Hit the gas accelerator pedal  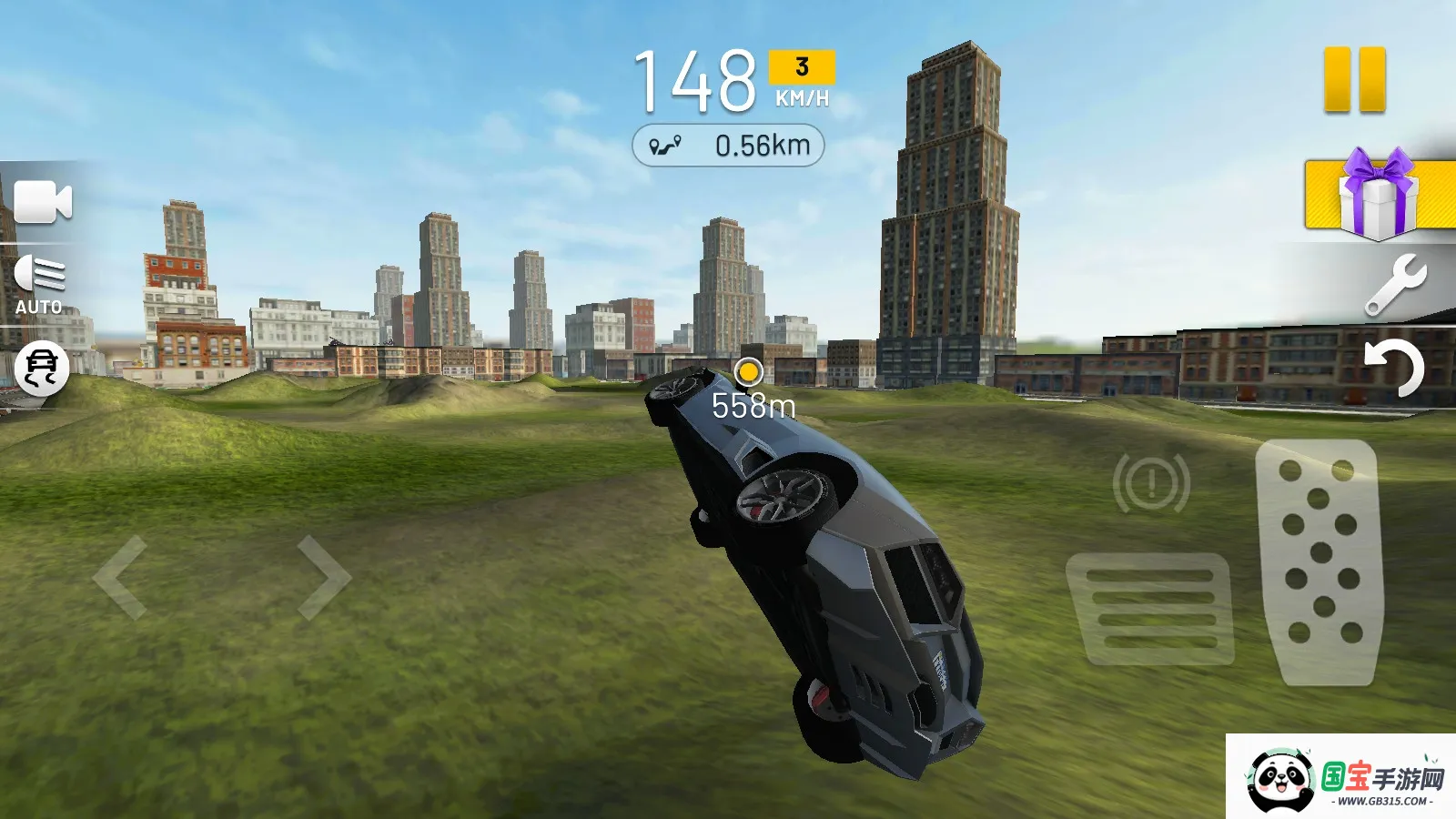pos(1319,560)
